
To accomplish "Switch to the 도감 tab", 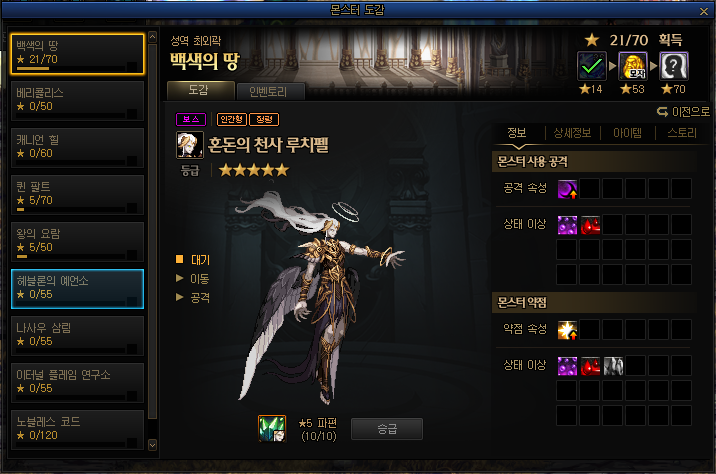I will click(199, 91).
